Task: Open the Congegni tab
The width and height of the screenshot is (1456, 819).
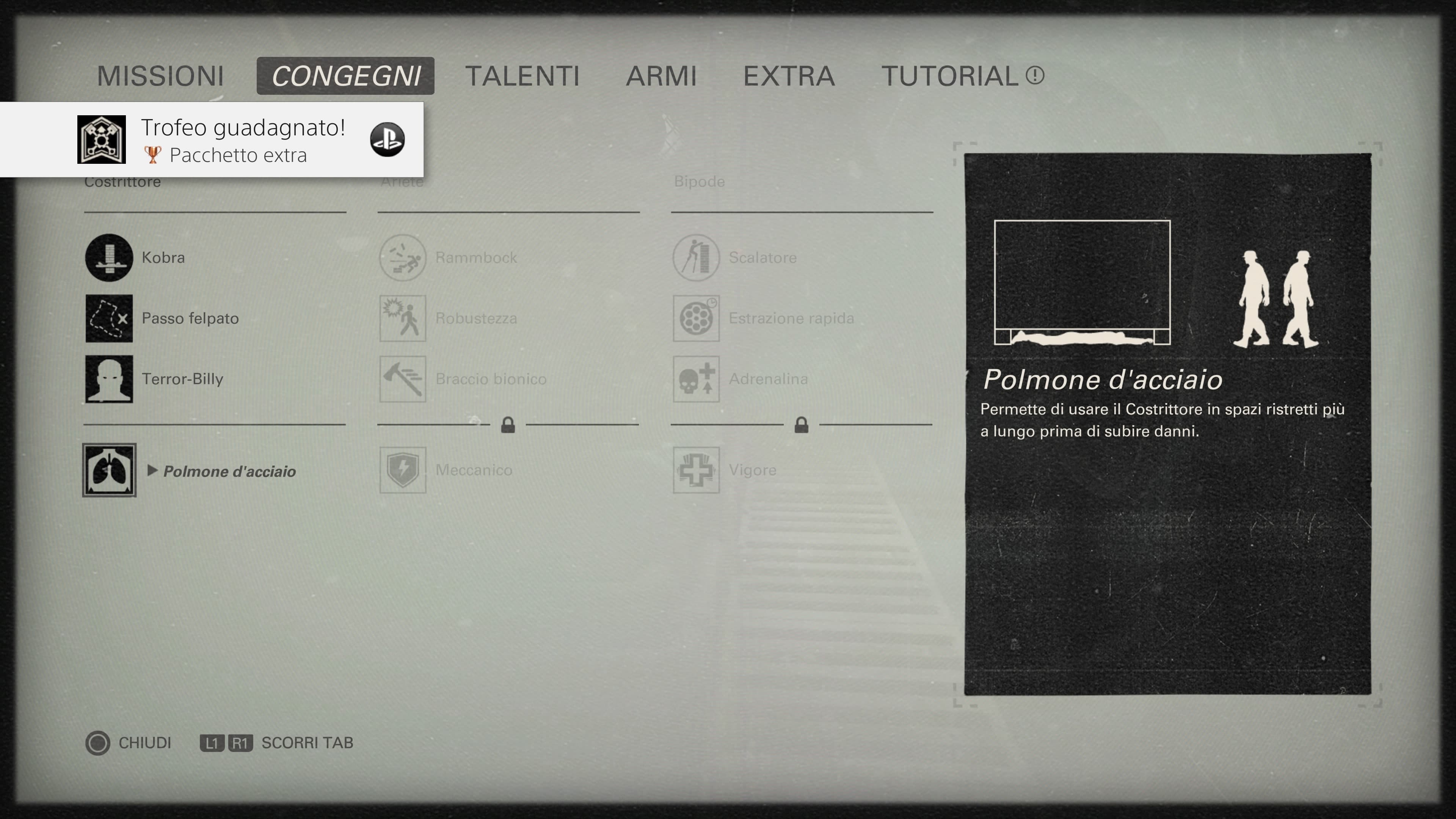Action: (x=345, y=76)
